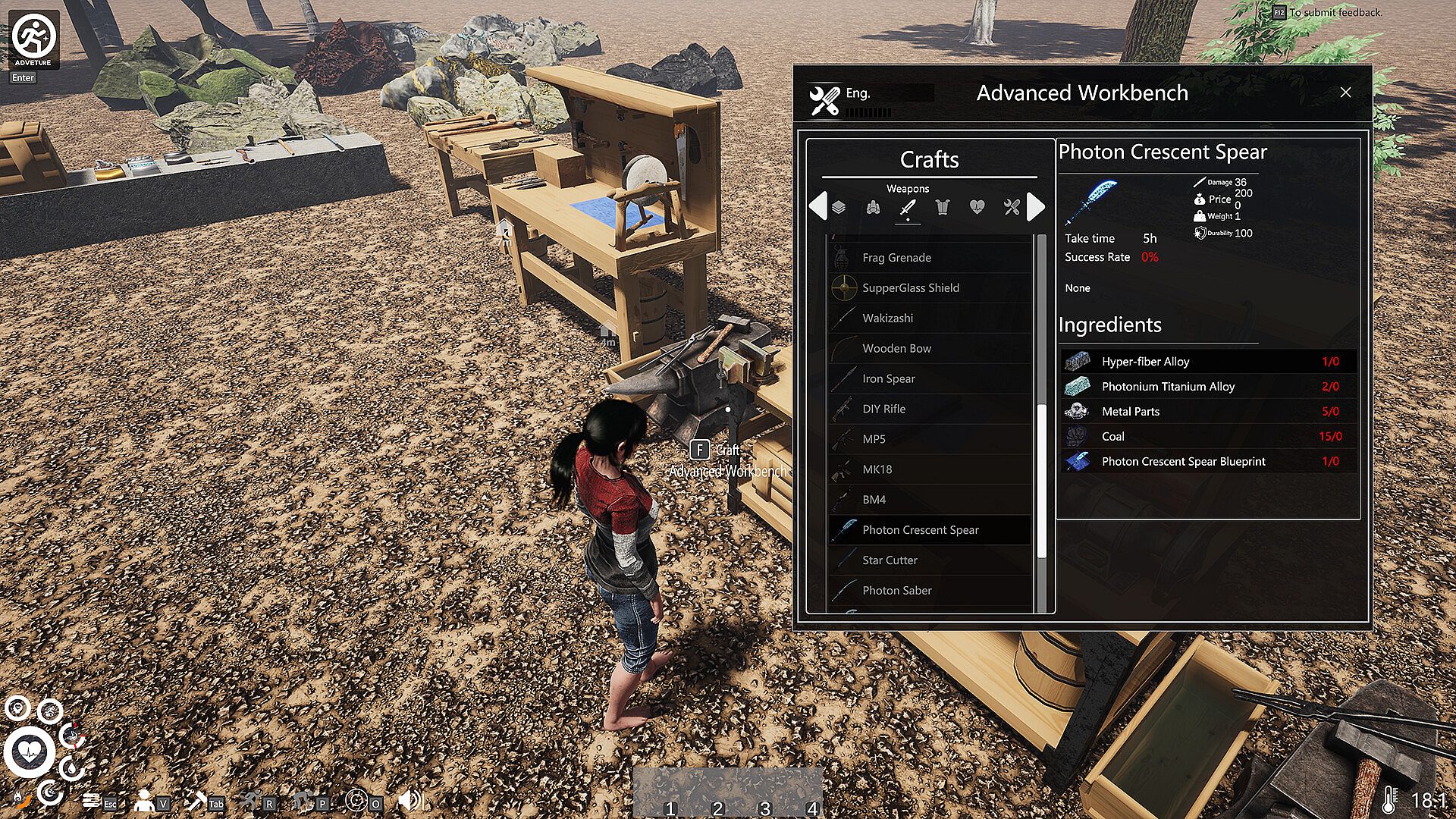Choose the SupperGlass Shield recipe

(x=910, y=288)
